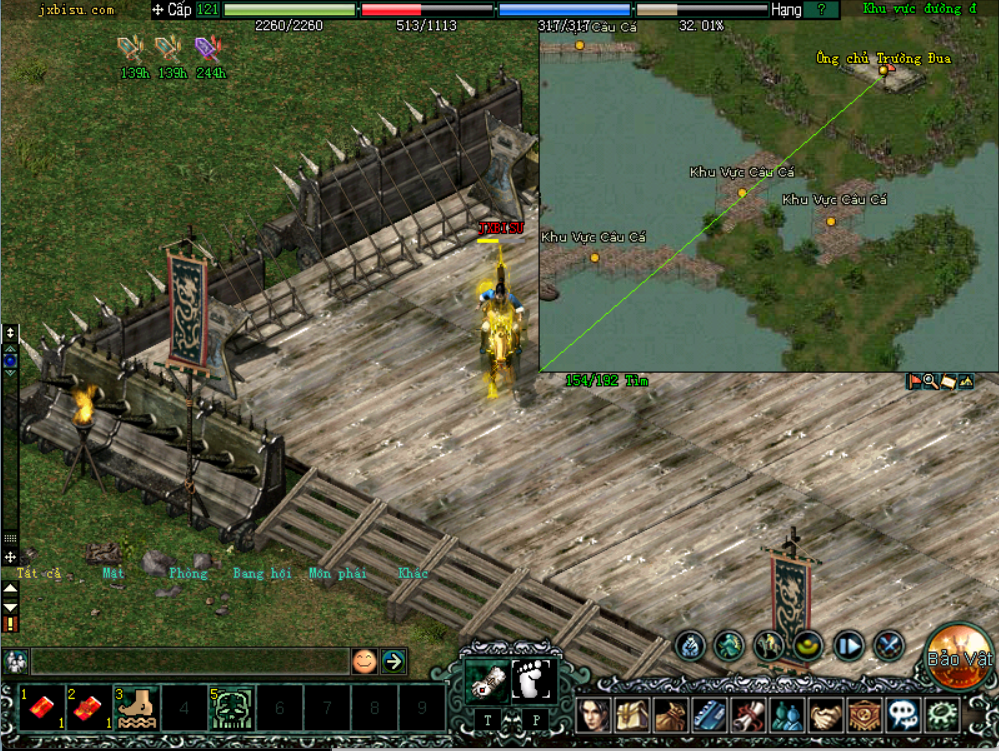
Task: Open the smiley emoticon picker
Action: (x=365, y=661)
